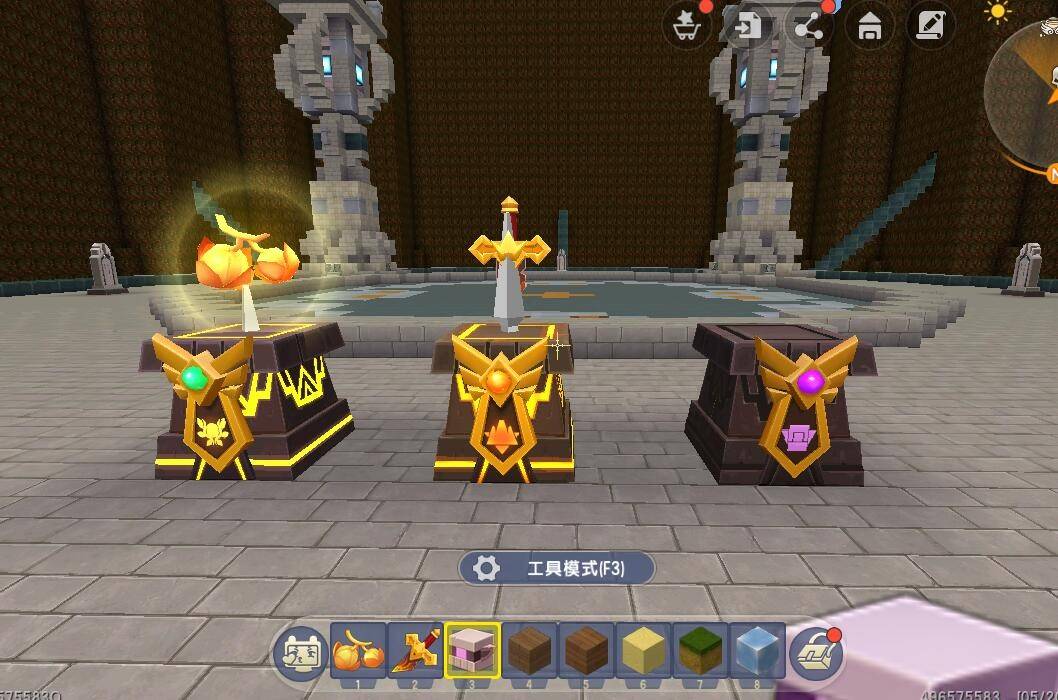Select the yellow sand block slot
This screenshot has width=1058, height=700.
point(644,651)
